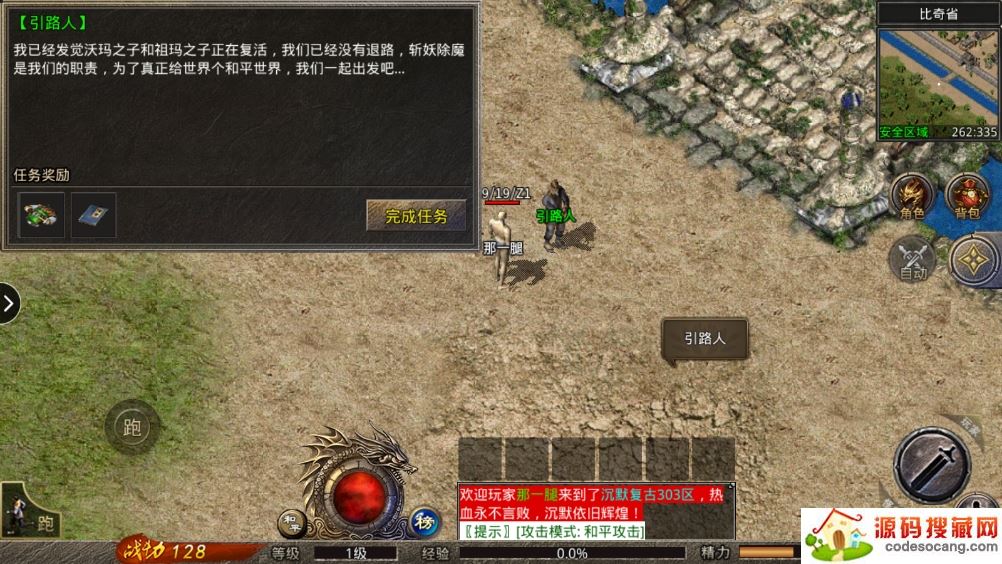Tap the large sword attack button
Viewport: 1002px width, 564px height.
[932, 464]
